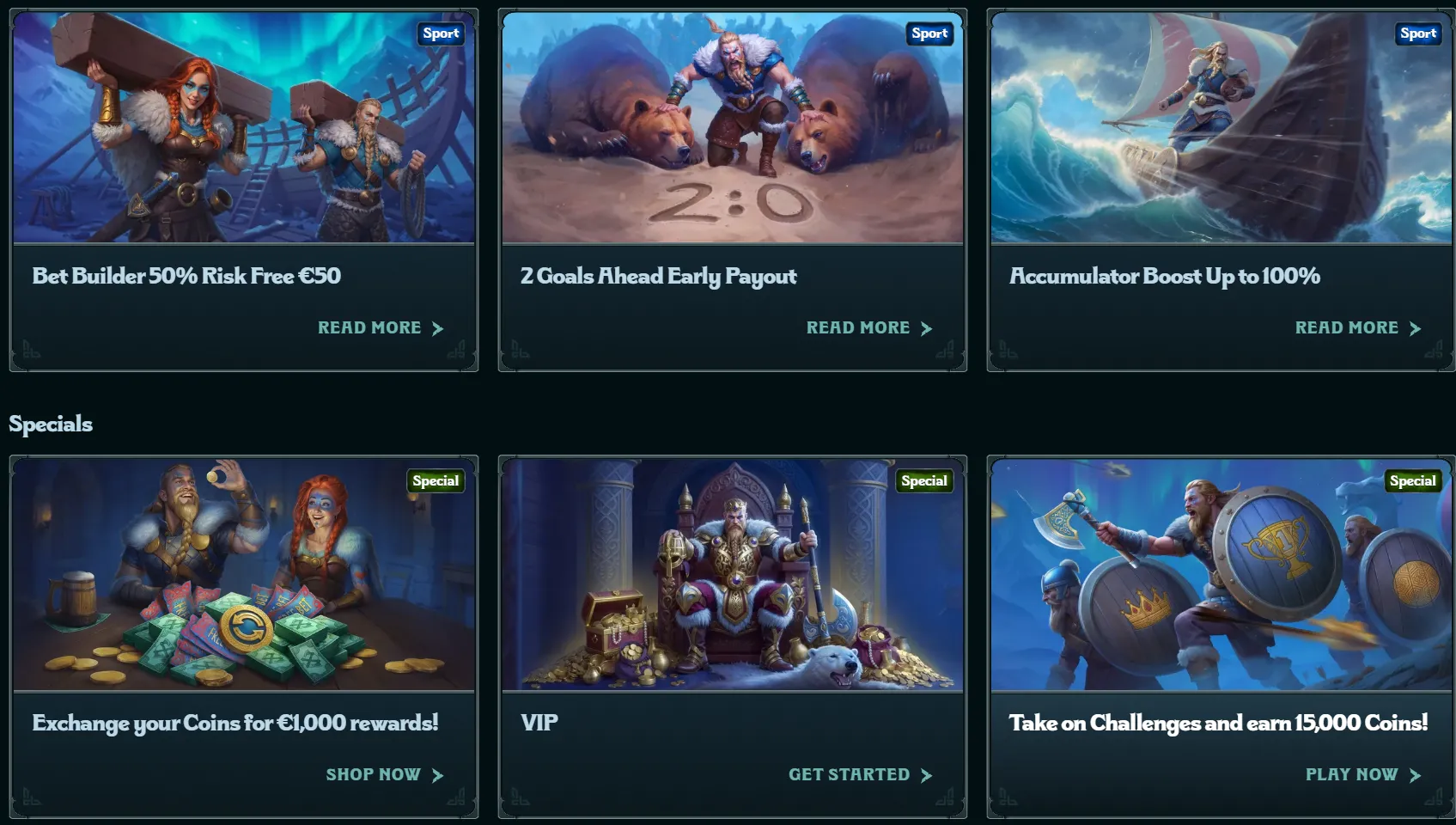Open Read More for Accumulator Boost
Image resolution: width=1456 pixels, height=825 pixels.
1357,328
